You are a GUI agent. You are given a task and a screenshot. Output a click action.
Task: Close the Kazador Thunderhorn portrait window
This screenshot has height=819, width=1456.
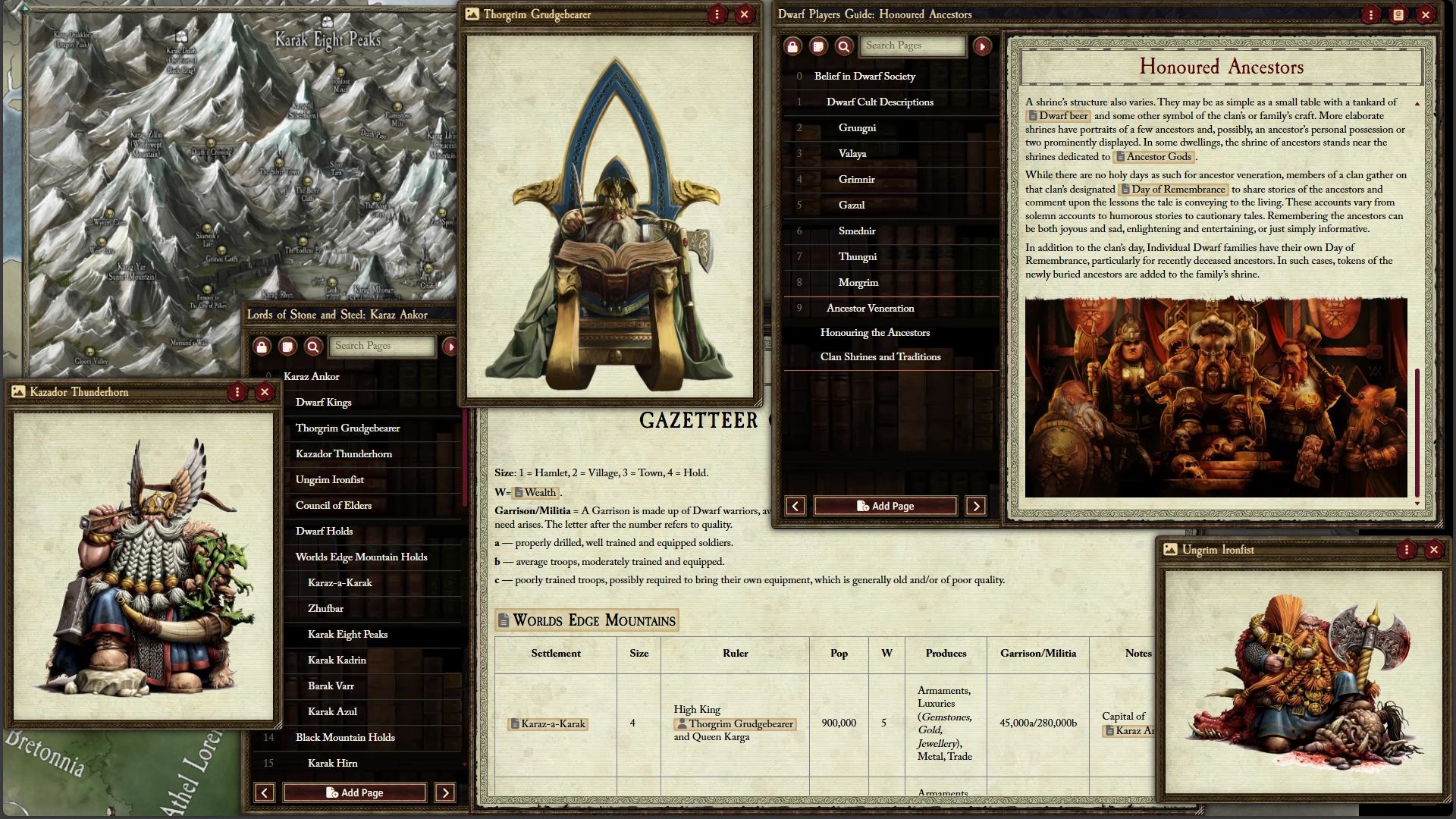coord(264,392)
